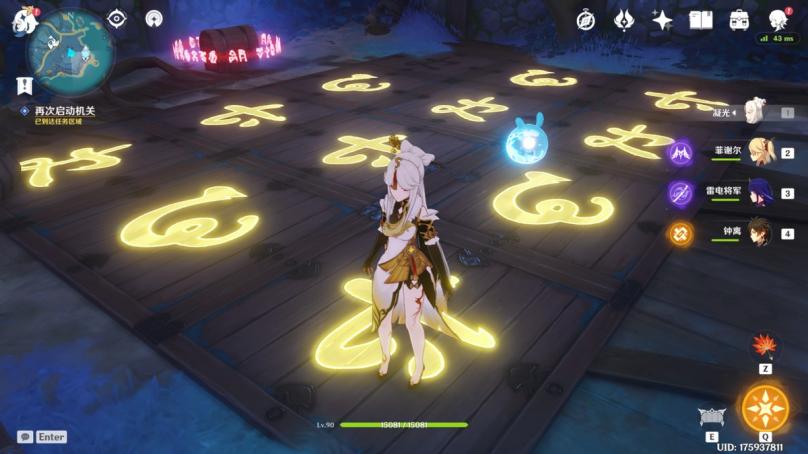Select the tracked quest 再次启动机关
808x454 pixels.
click(62, 110)
